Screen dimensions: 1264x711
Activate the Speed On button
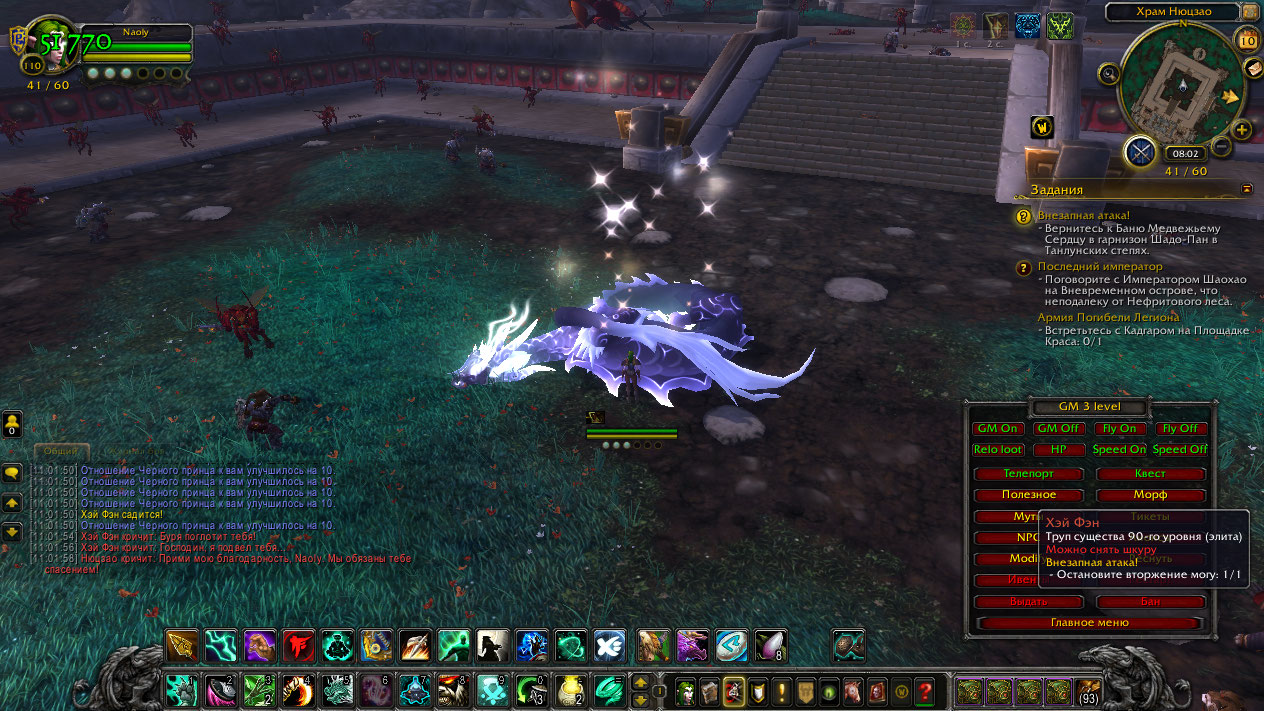coord(1119,450)
